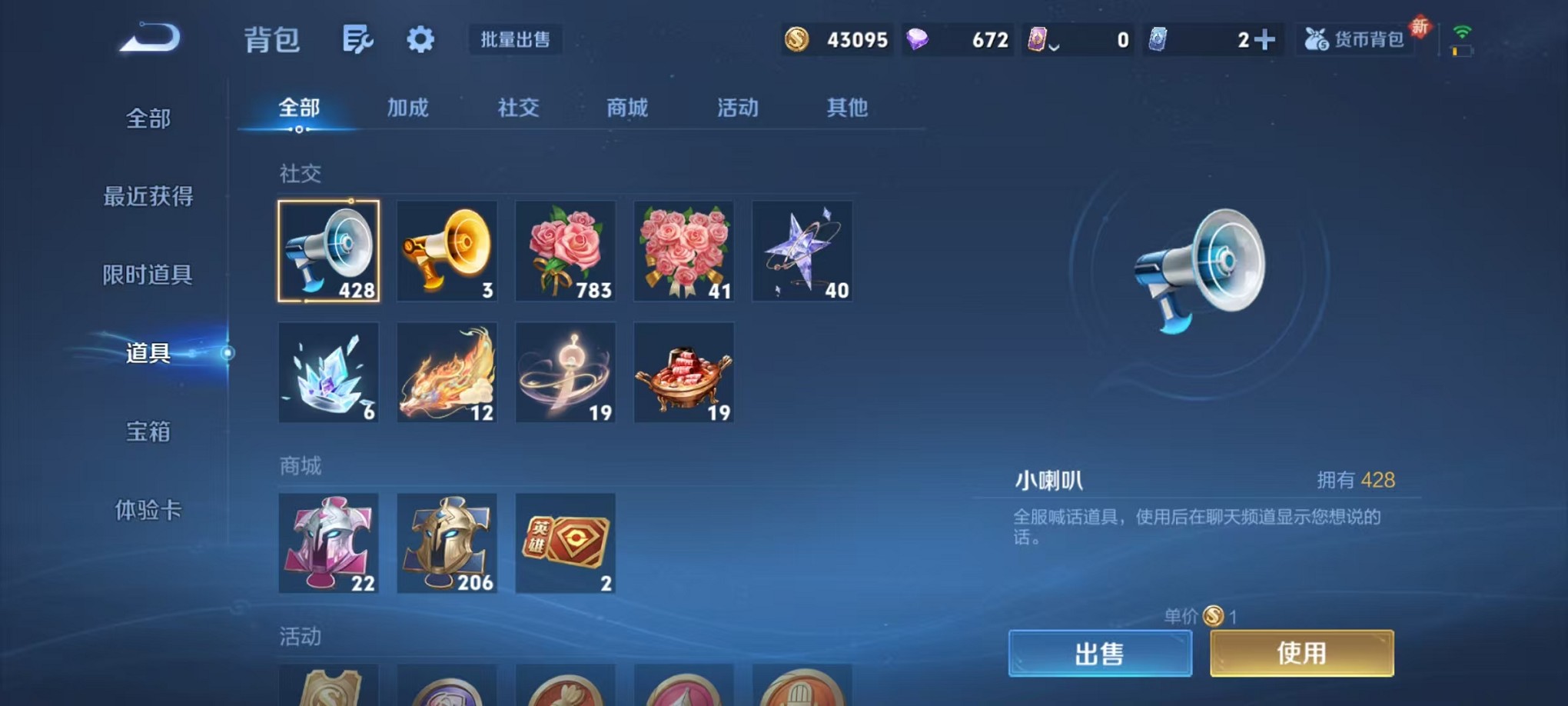Select the hotpot item in 社交 section

pos(683,372)
